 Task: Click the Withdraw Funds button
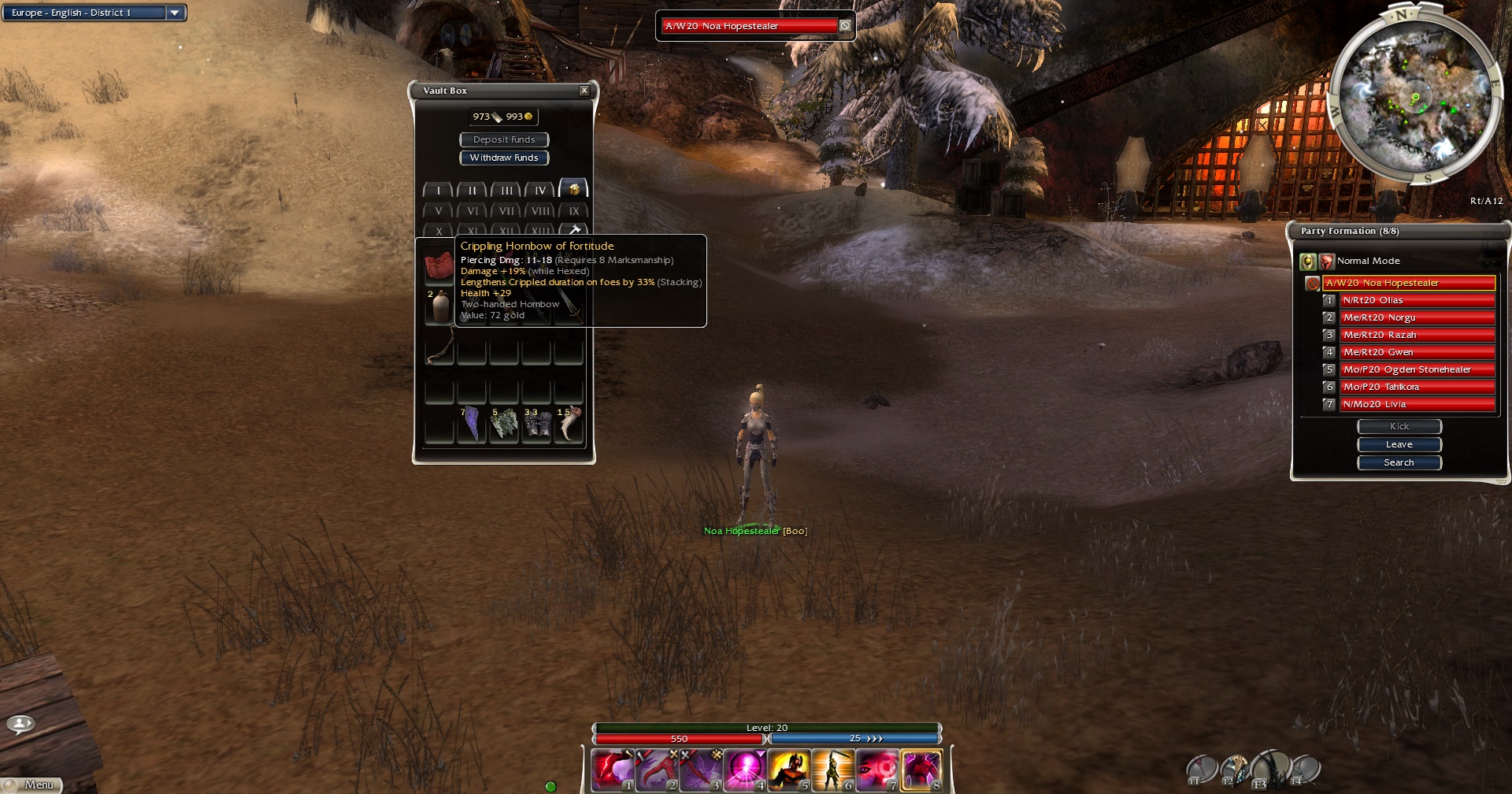504,158
